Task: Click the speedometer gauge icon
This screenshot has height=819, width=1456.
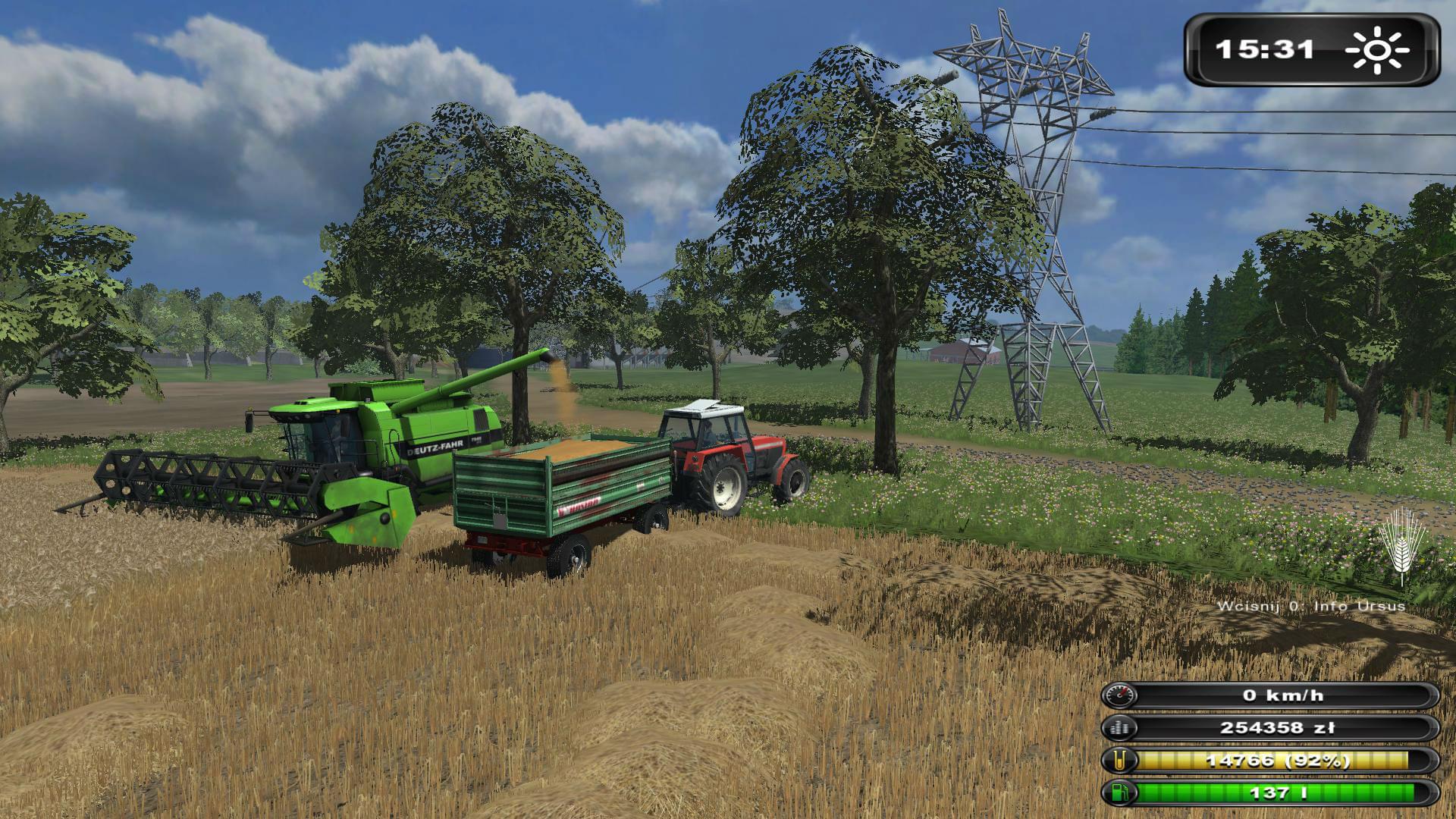Action: coord(1120,695)
